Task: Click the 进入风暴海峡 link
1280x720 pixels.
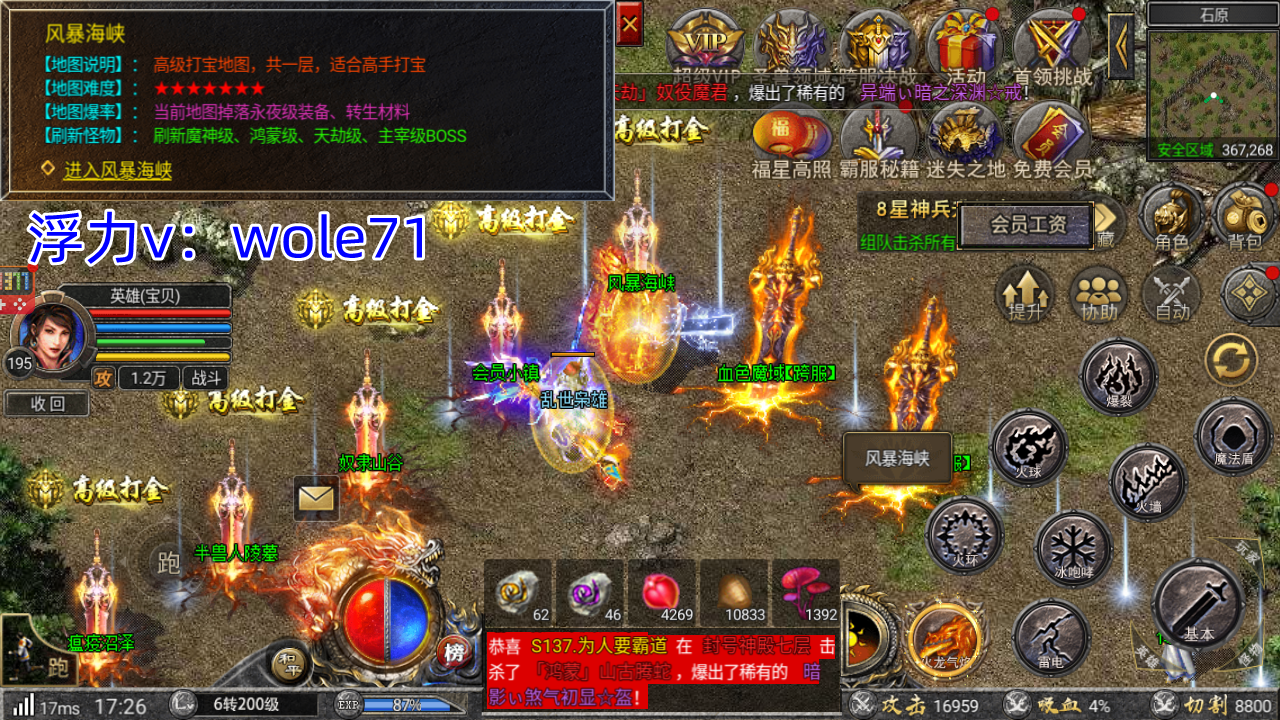Action: [118, 170]
